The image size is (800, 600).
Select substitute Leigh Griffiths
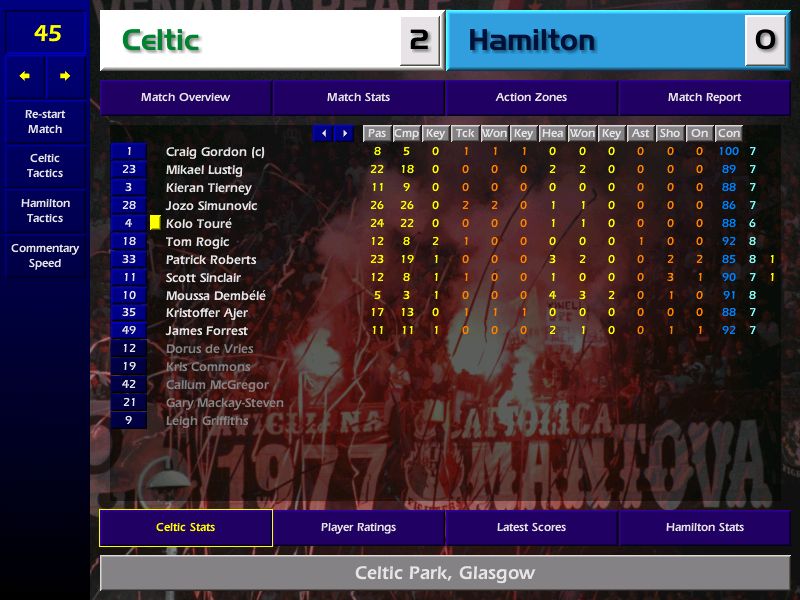[207, 421]
